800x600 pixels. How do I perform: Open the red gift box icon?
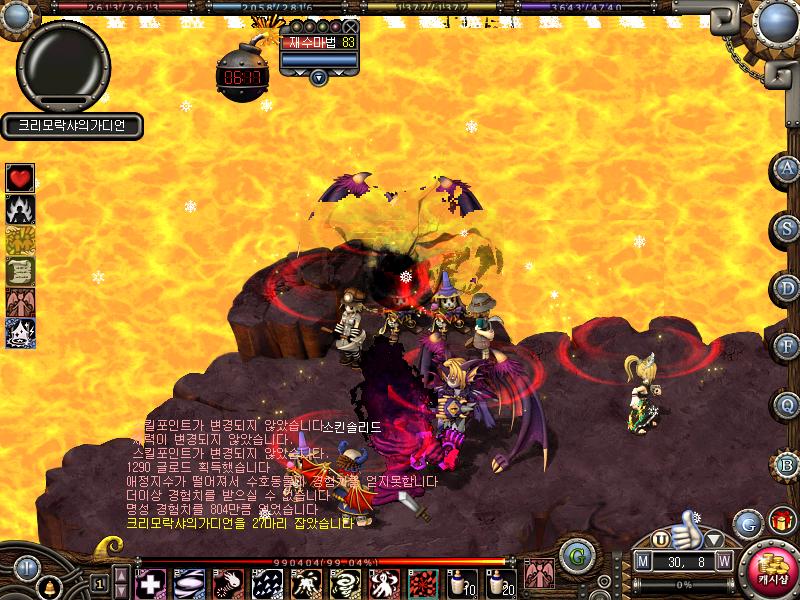coord(780,521)
